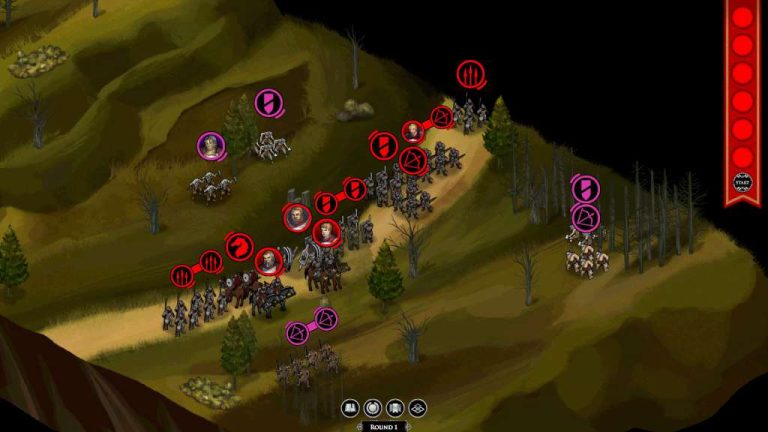Click the bookmark banner icon in the bottom bar
Viewport: 768px width, 432px height.
pos(395,408)
